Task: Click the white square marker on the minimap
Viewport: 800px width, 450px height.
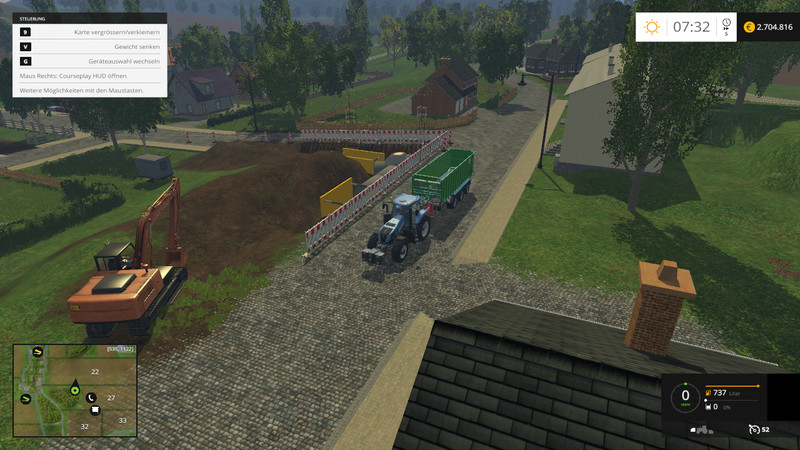Action: coord(94,409)
